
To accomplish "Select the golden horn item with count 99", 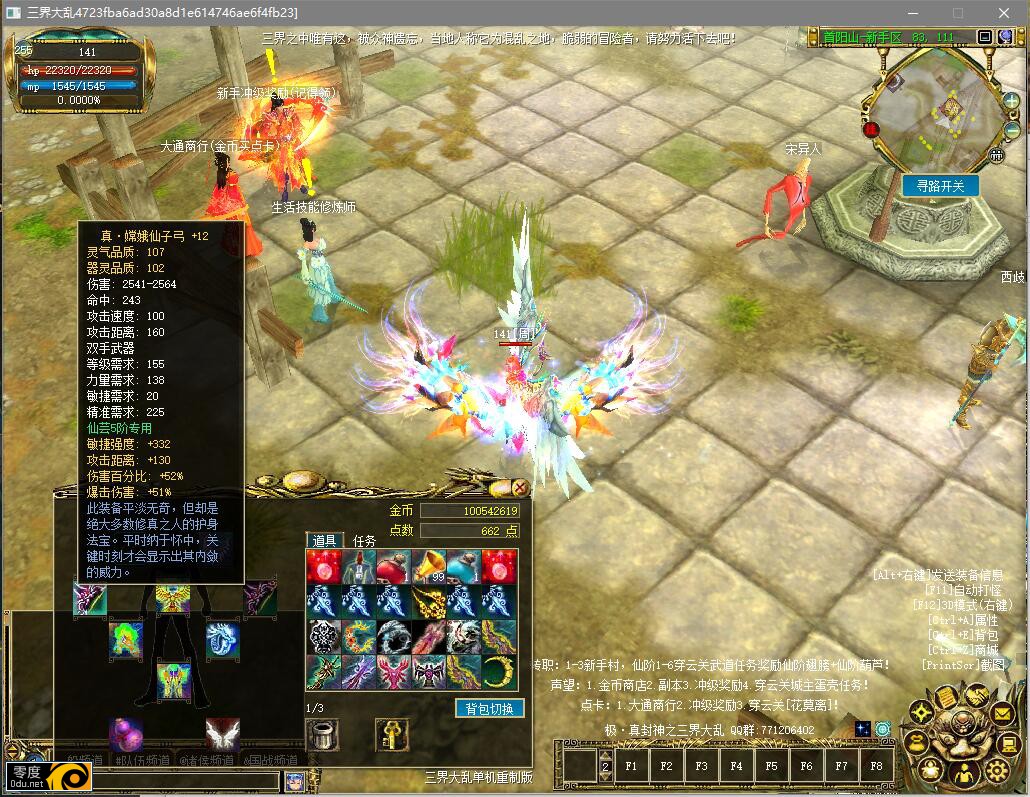I will 430,566.
